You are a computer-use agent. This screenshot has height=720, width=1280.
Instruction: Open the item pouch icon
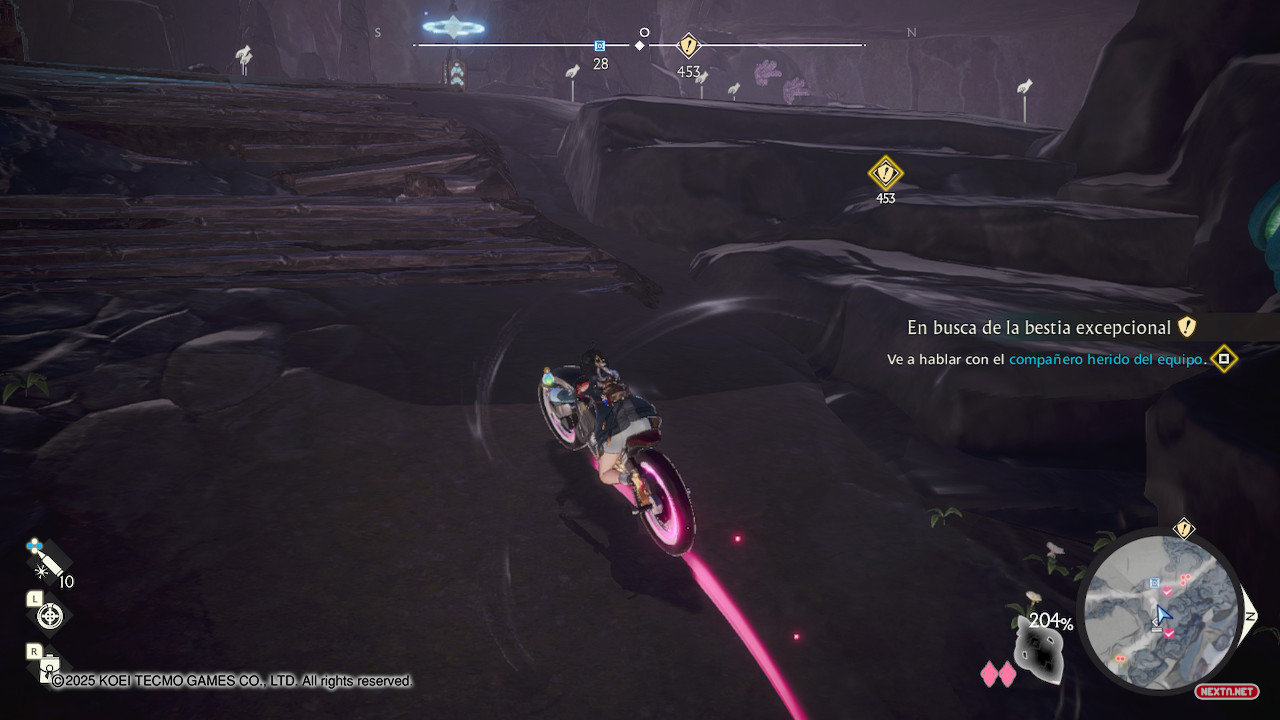(47, 668)
